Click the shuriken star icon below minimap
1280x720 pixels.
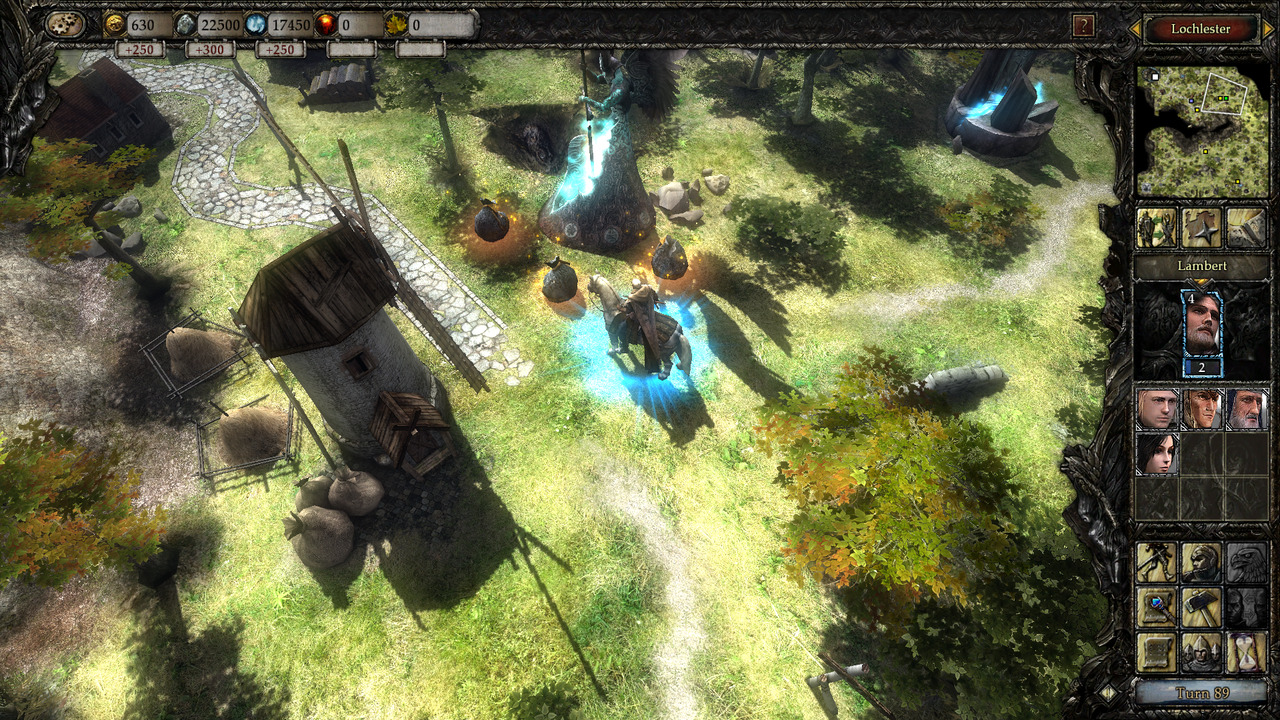(1201, 228)
